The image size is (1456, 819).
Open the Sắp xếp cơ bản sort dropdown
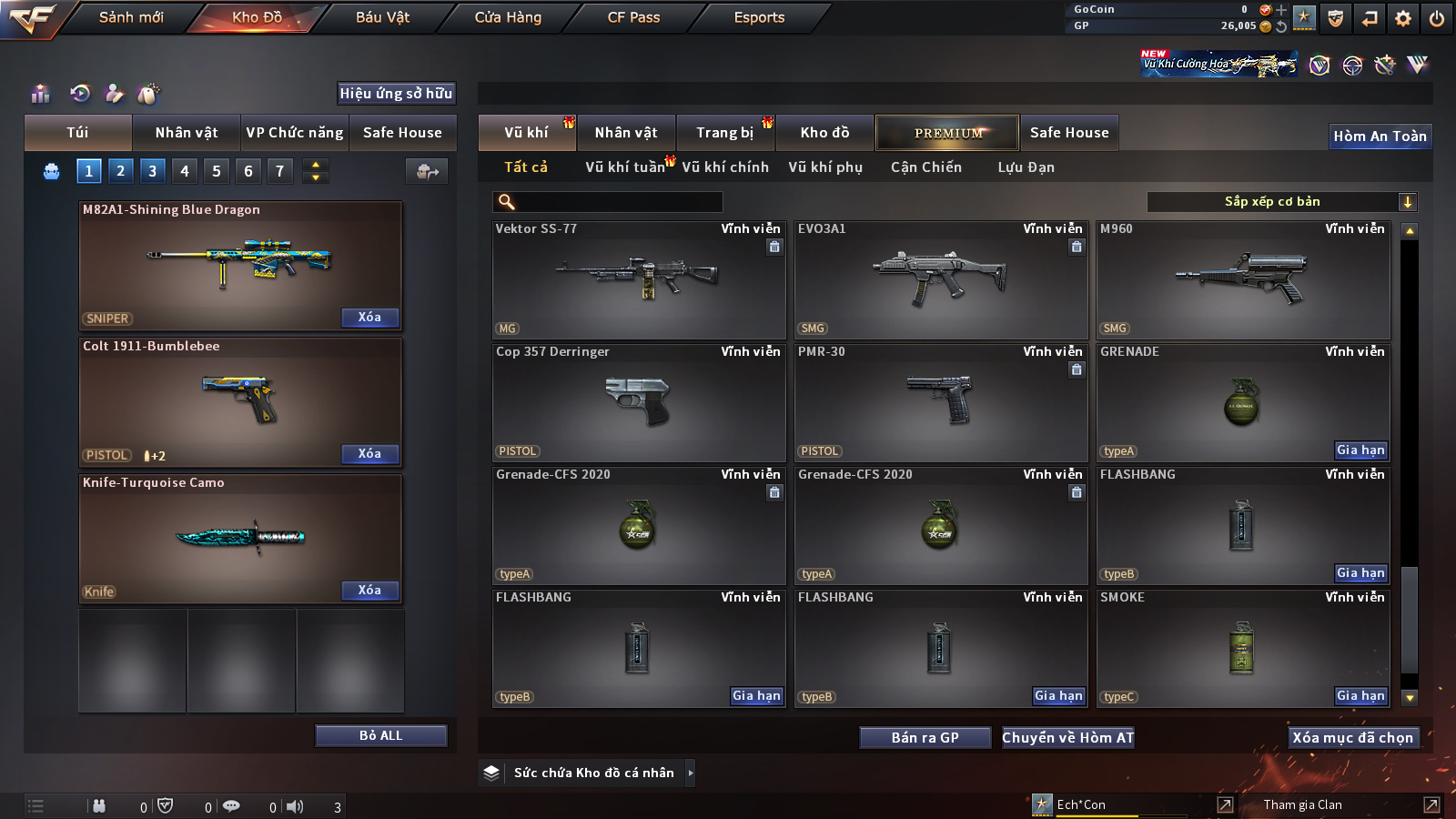[1281, 202]
